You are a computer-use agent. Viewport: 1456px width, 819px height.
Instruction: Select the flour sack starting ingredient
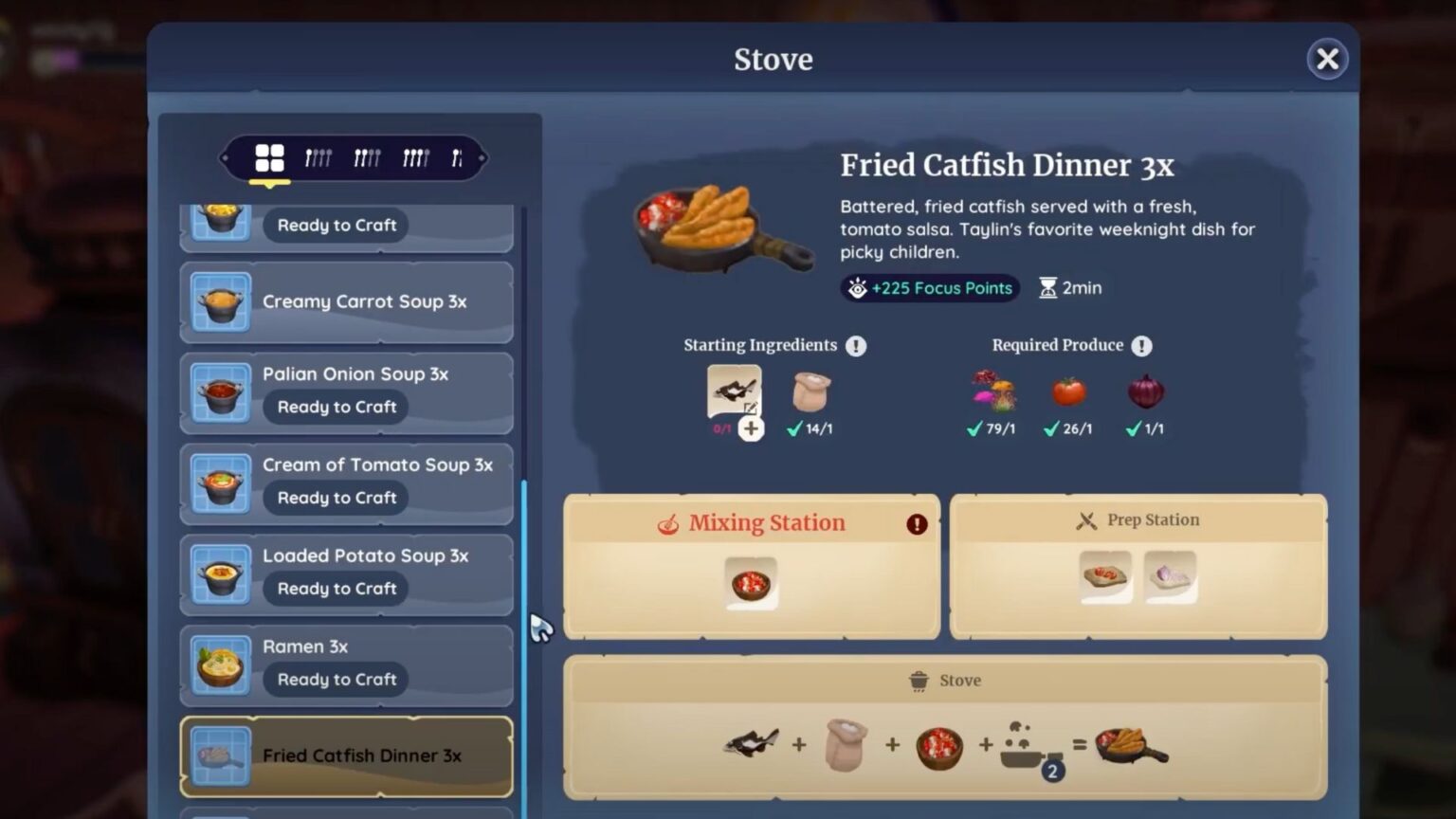pyautogui.click(x=809, y=393)
